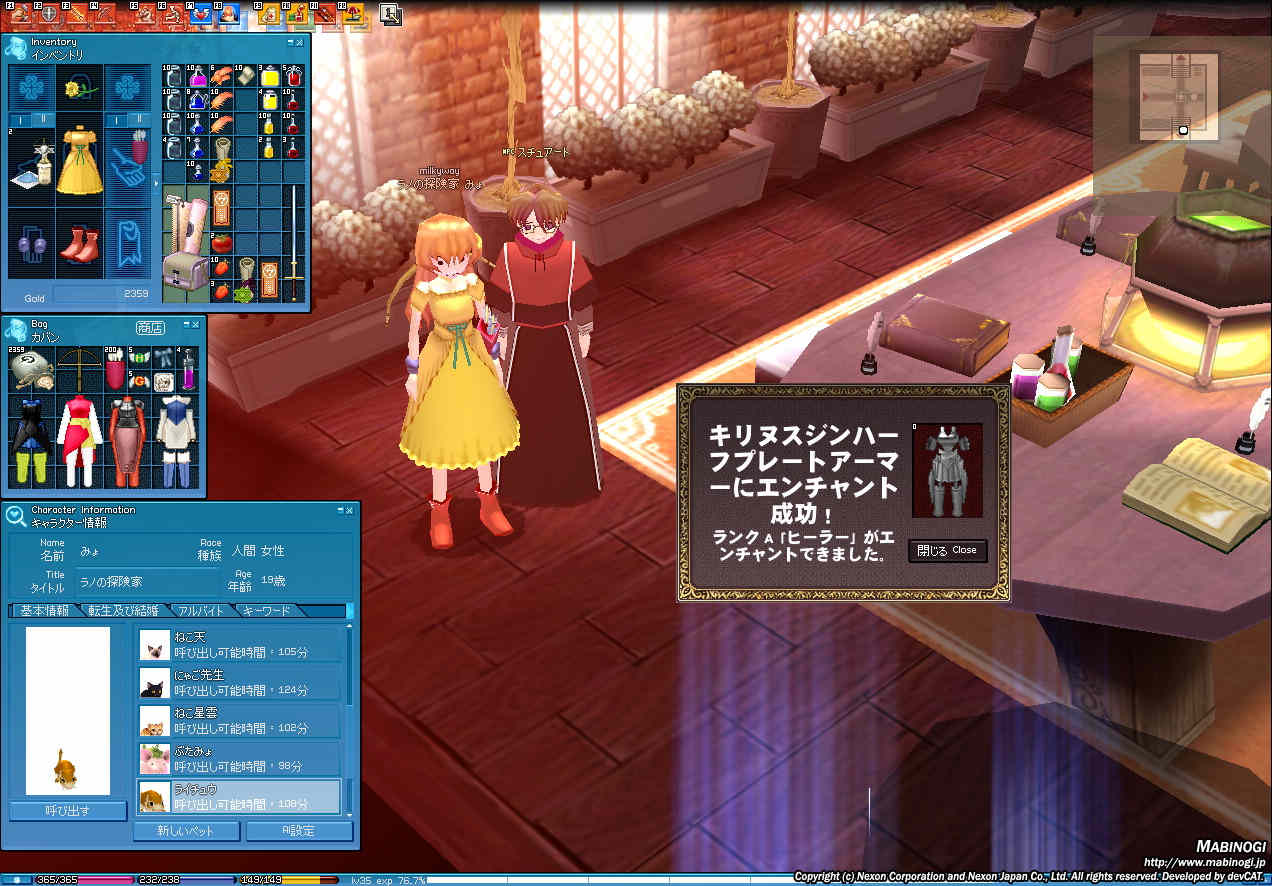Open the 商店 shop button in Bag
This screenshot has width=1272, height=886.
pos(150,328)
